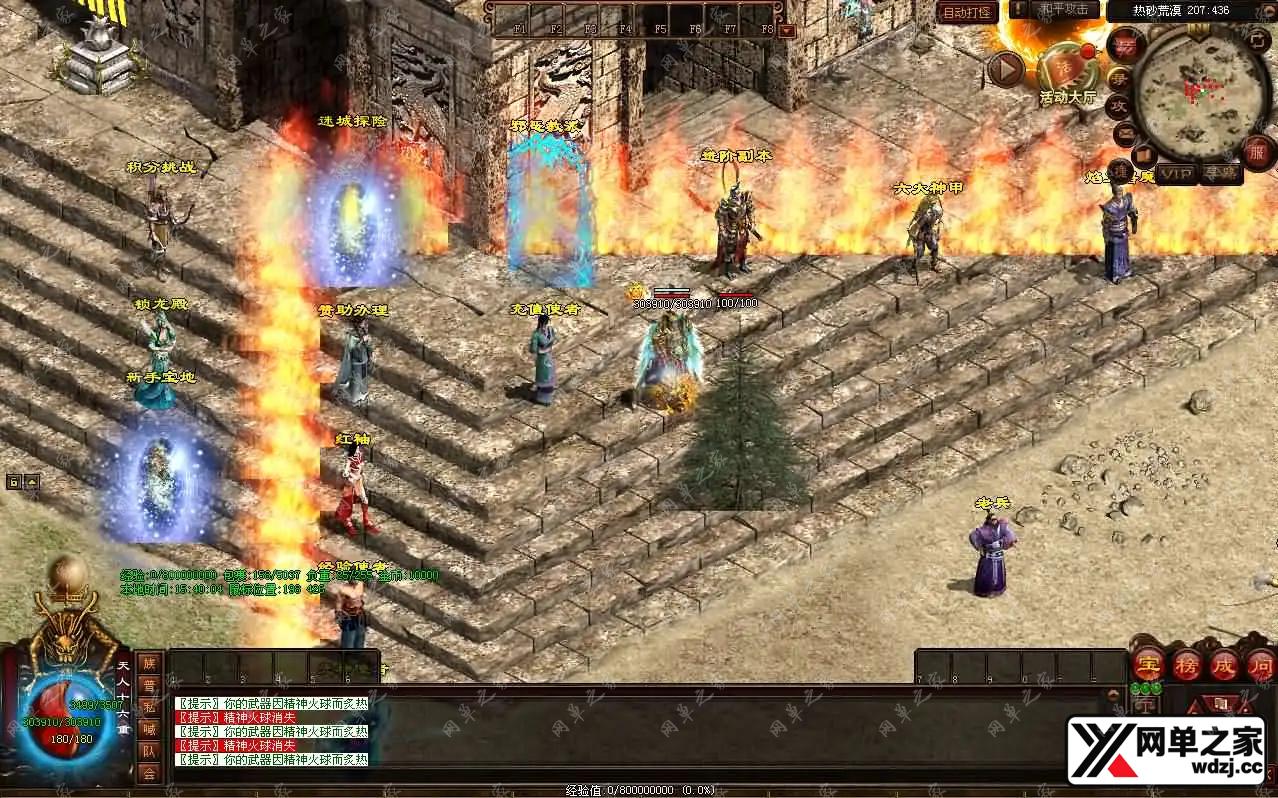Open the 成 achievements button
The image size is (1278, 798).
point(1225,664)
